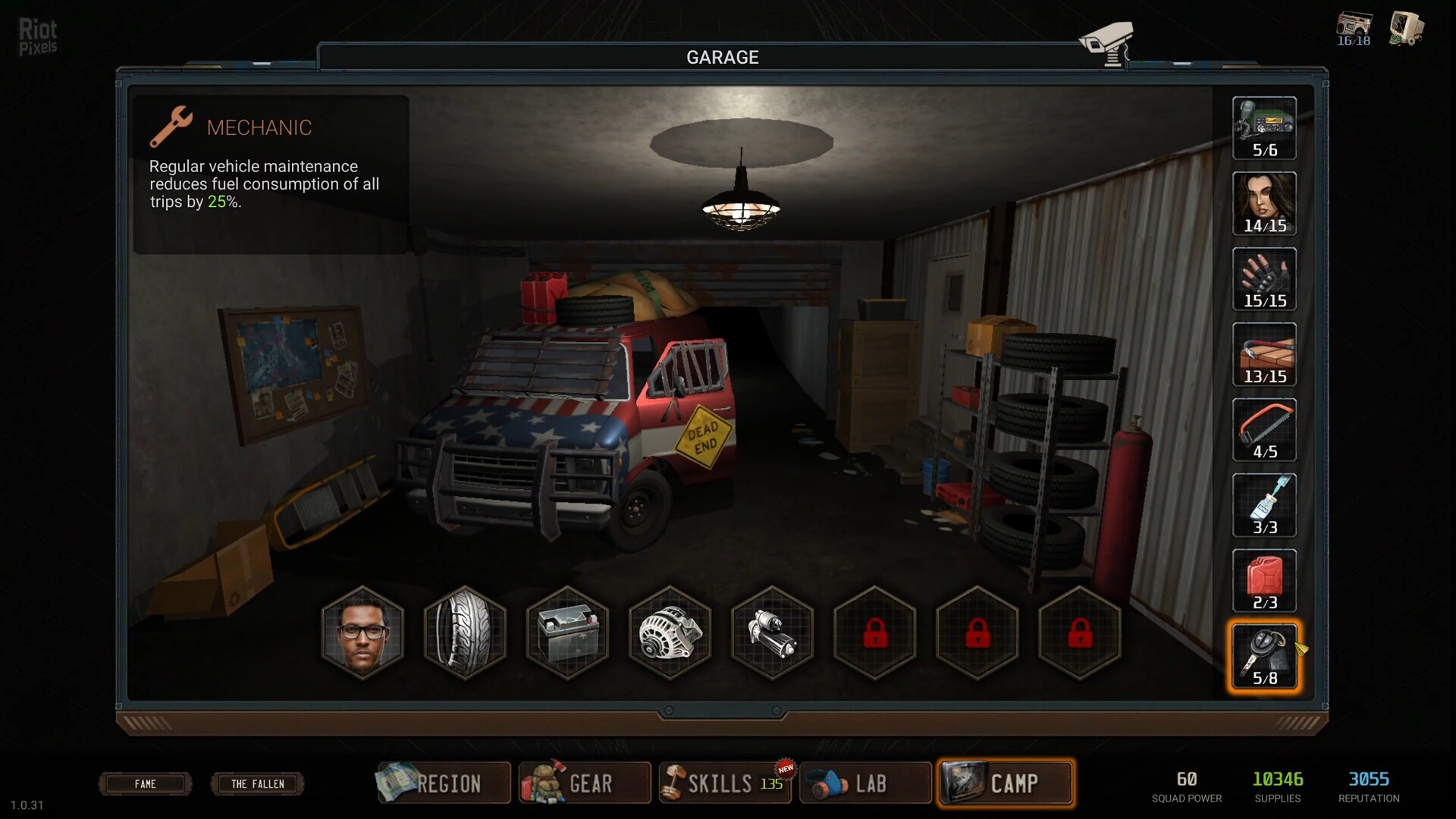1456x819 pixels.
Task: Click the security camera icon
Action: click(1106, 43)
